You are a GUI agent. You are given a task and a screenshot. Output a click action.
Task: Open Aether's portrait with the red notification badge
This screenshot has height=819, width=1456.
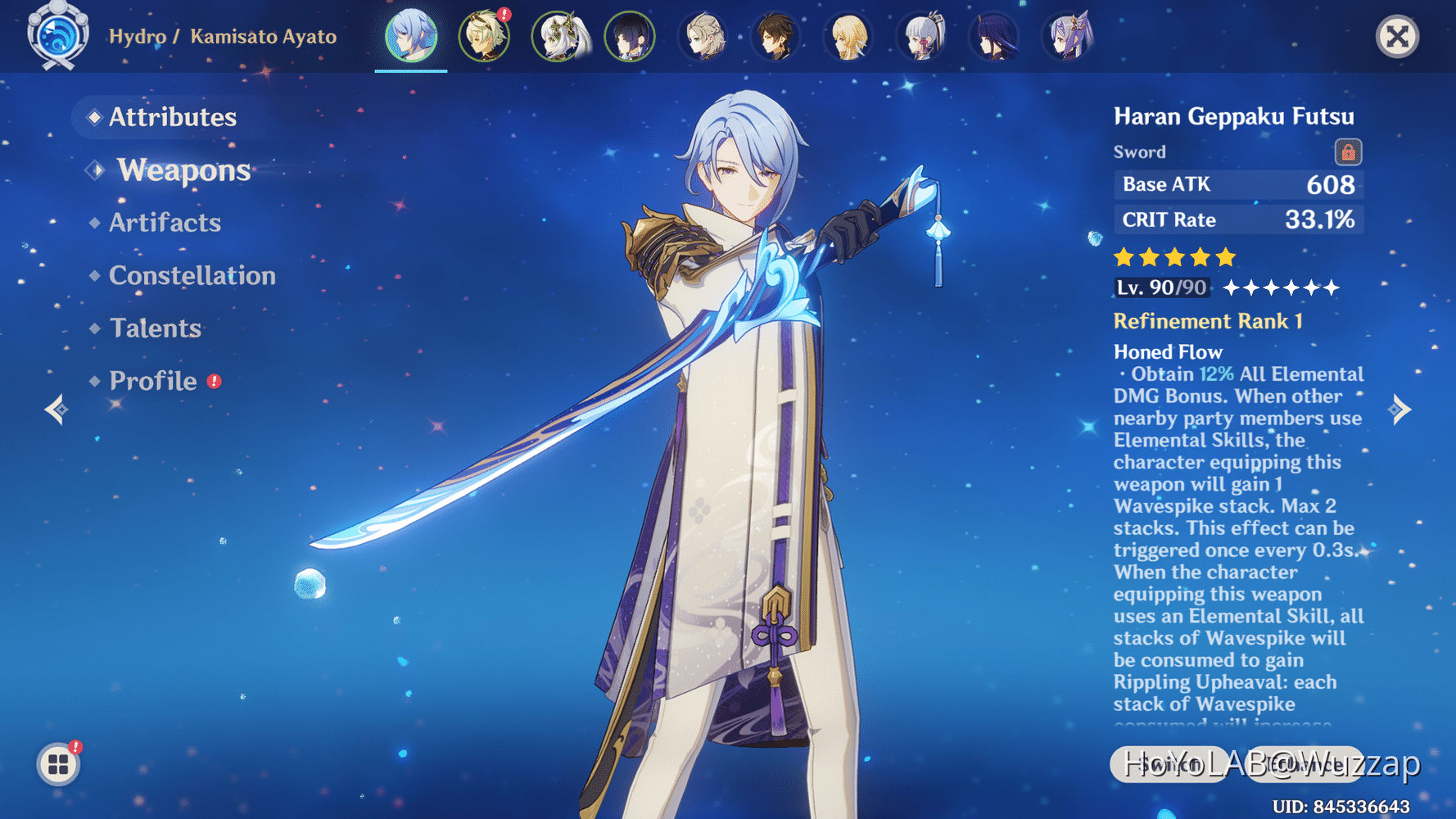pyautogui.click(x=485, y=37)
